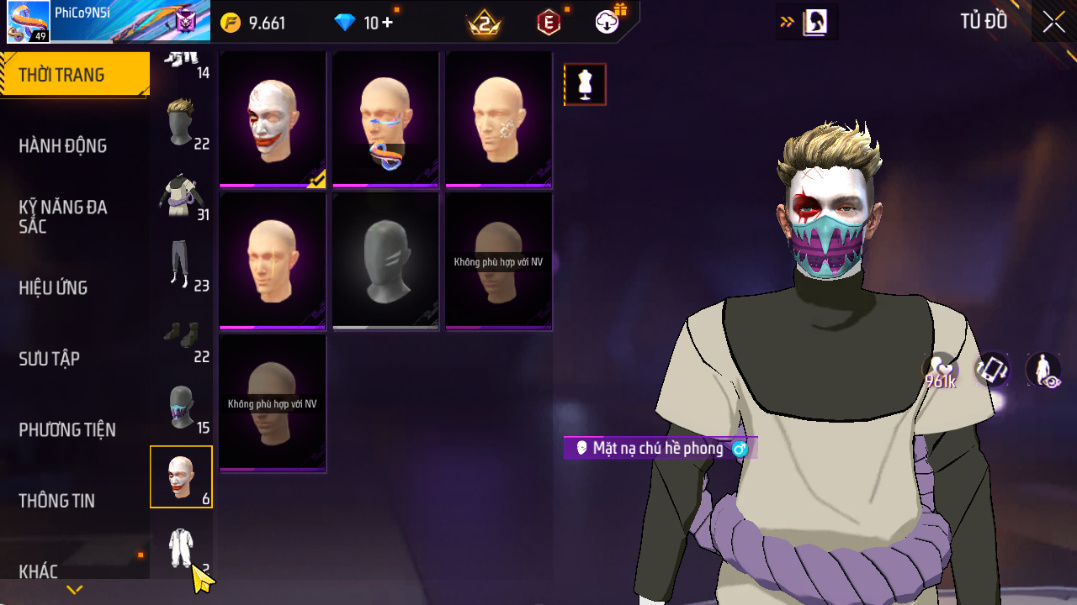Viewport: 1077px width, 605px height.
Task: Add diamonds with the plus button
Action: coord(387,22)
